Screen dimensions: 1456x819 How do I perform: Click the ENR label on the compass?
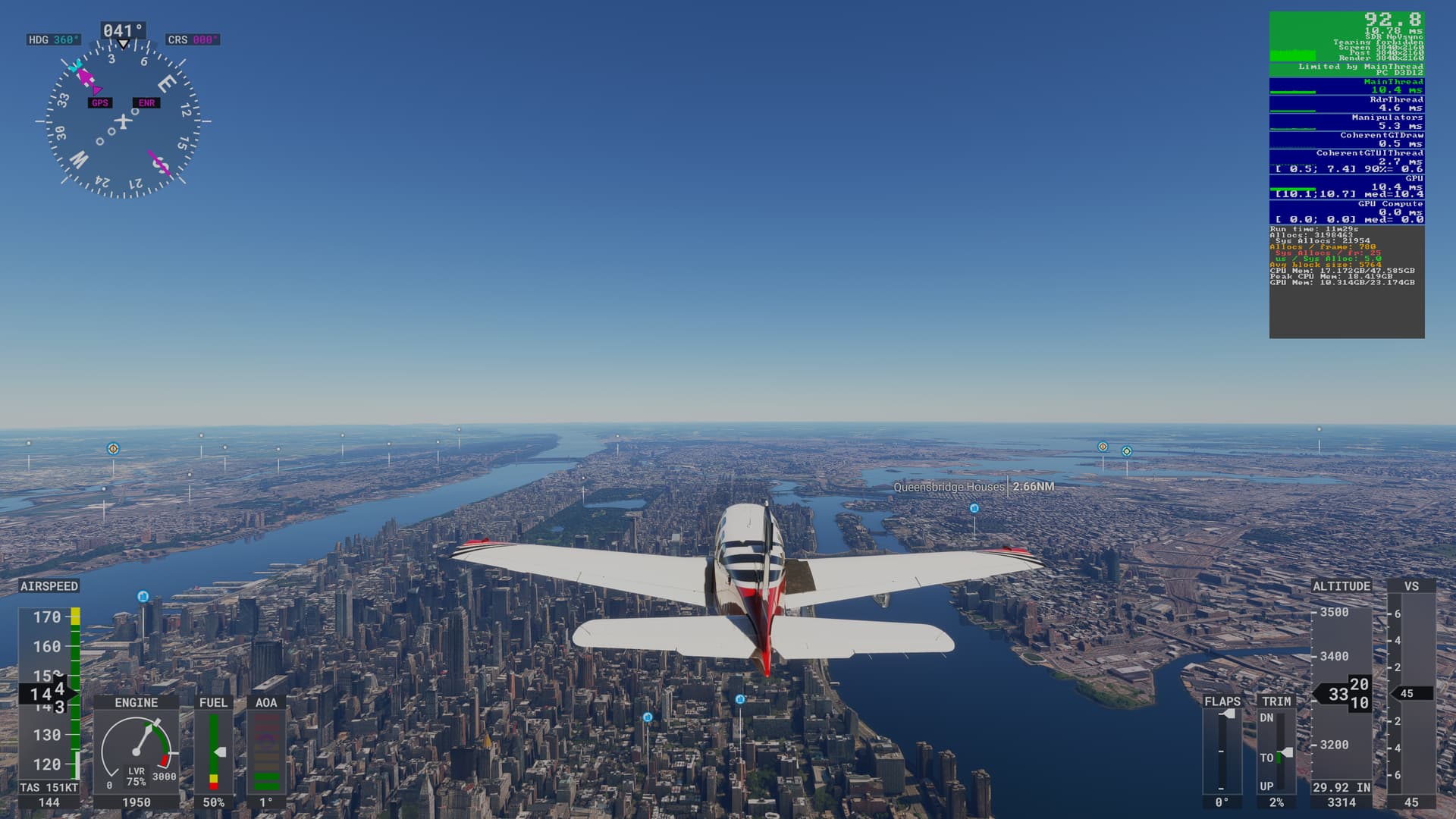click(x=146, y=103)
